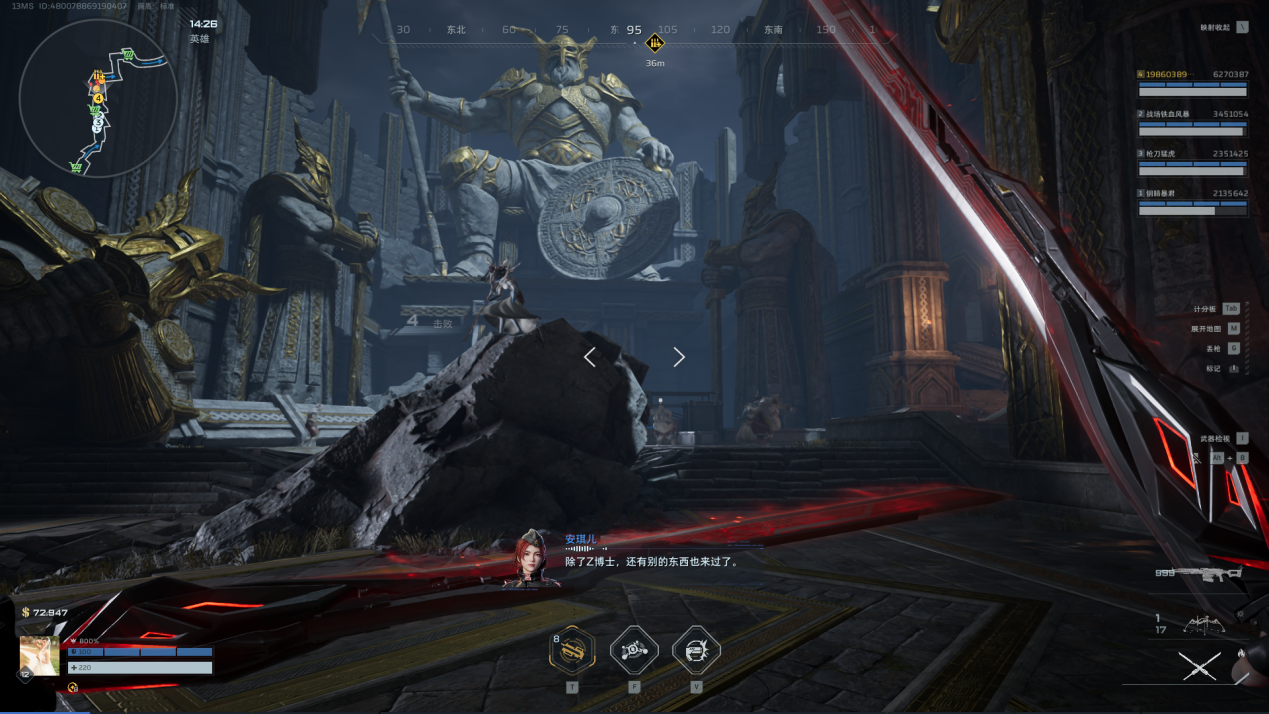Image resolution: width=1269 pixels, height=714 pixels.
Task: Open the circular minimap
Action: click(x=98, y=98)
